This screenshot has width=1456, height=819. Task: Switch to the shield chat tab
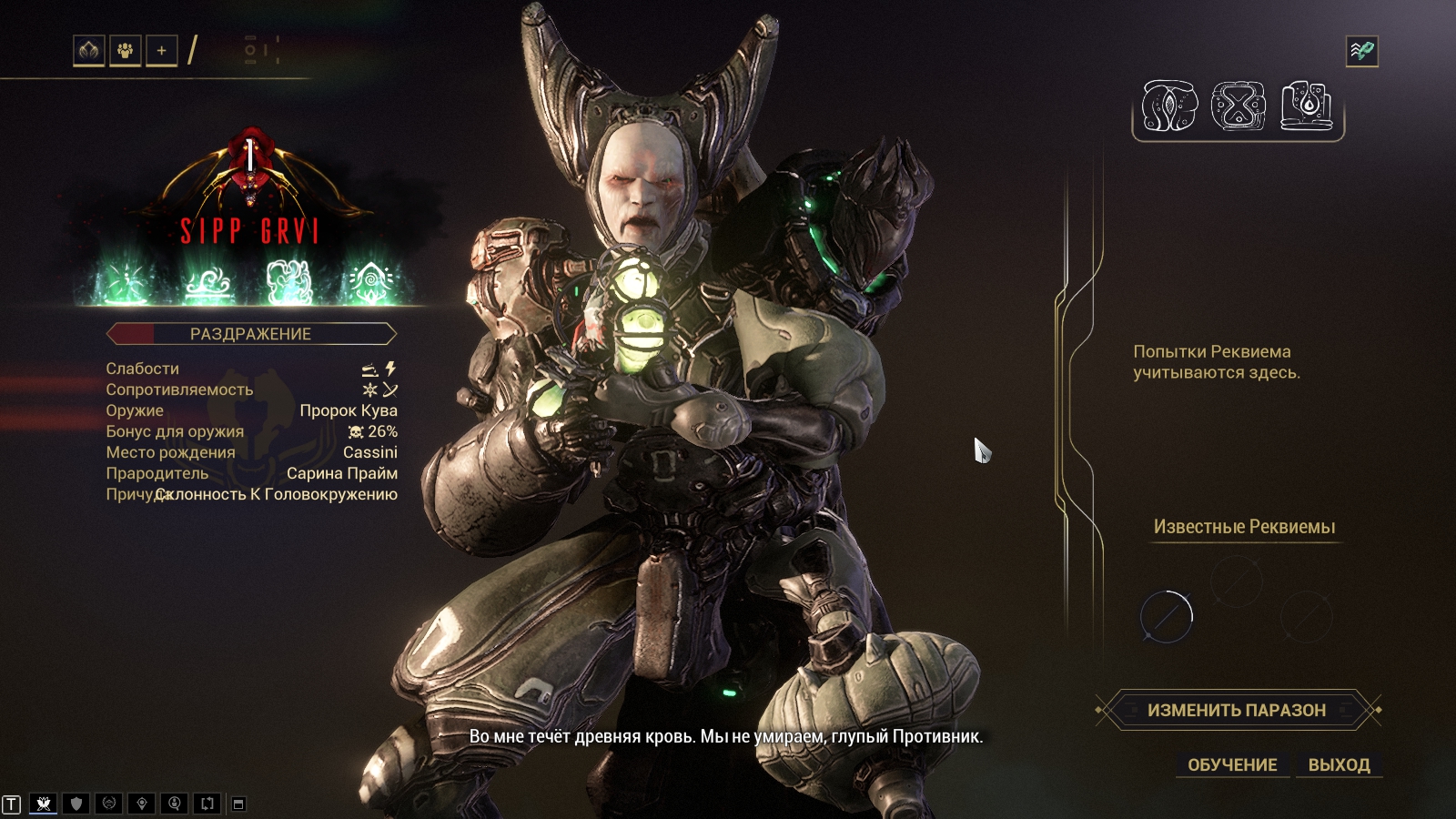tap(76, 804)
